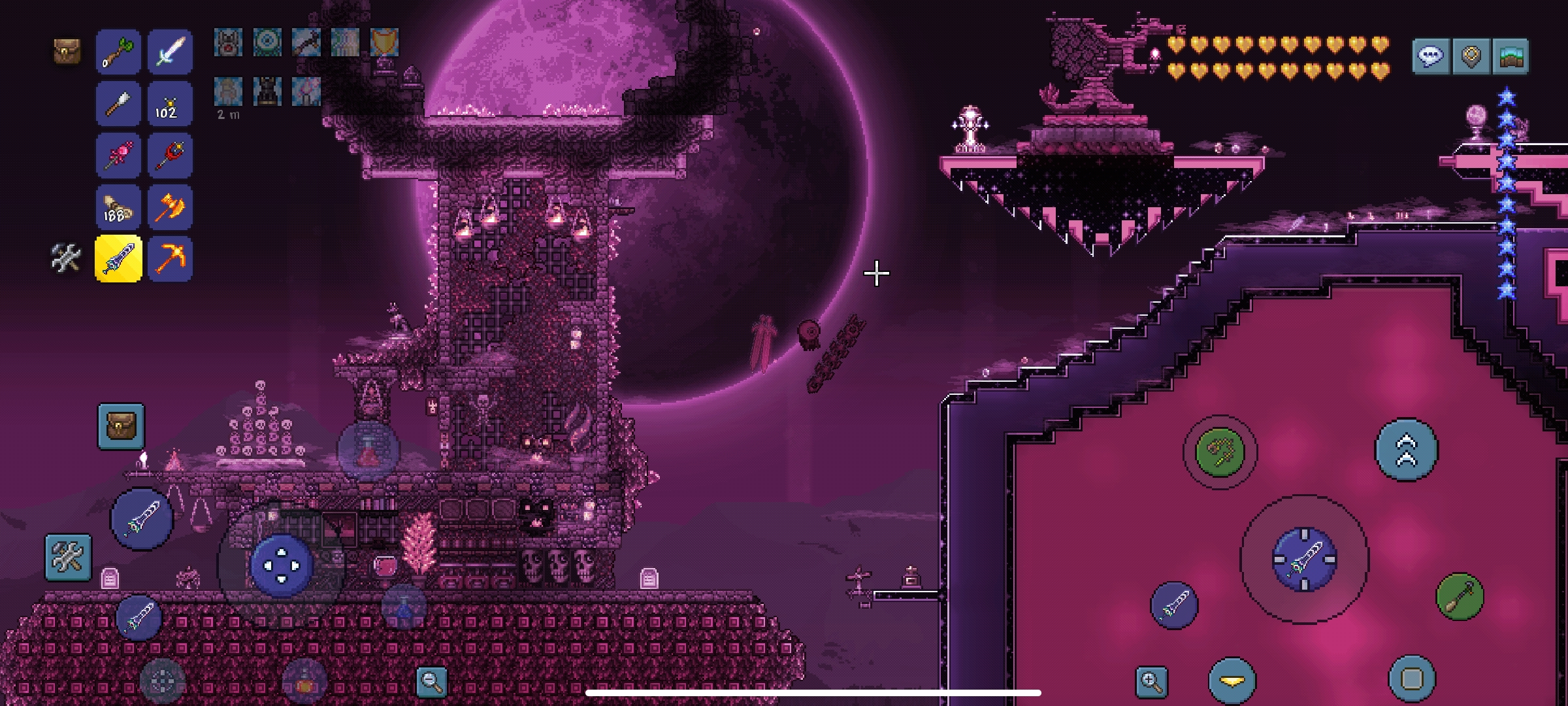This screenshot has width=1568, height=706.
Task: Open the chat speech bubble
Action: tap(1430, 56)
